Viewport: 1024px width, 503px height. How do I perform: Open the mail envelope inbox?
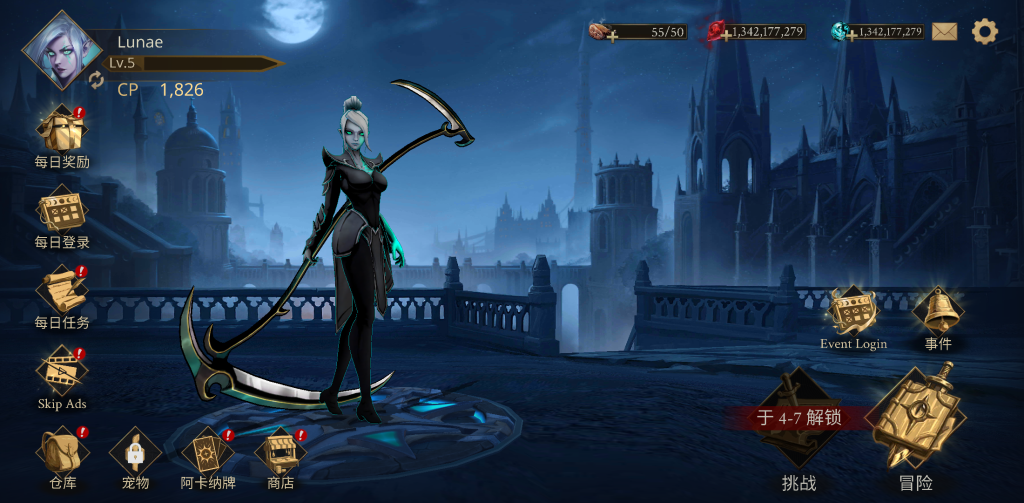[x=945, y=32]
